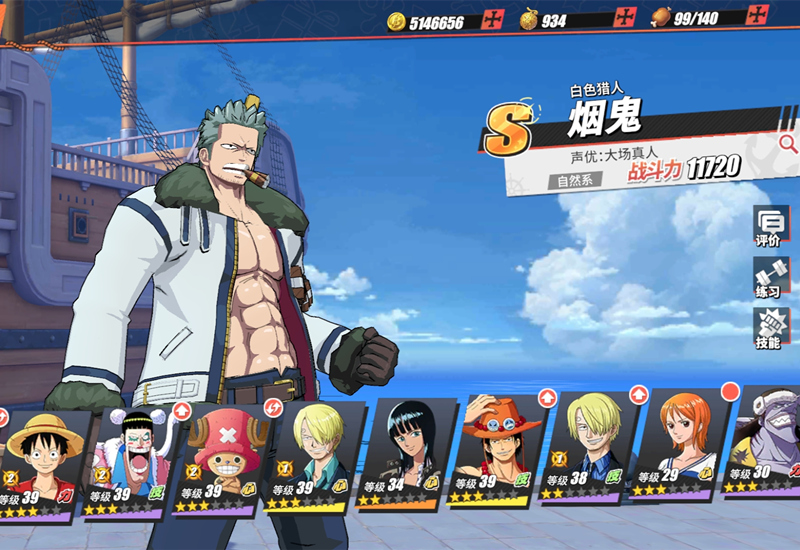Add more gold coins with the plus button
Image resolution: width=800 pixels, height=550 pixels.
[x=493, y=20]
